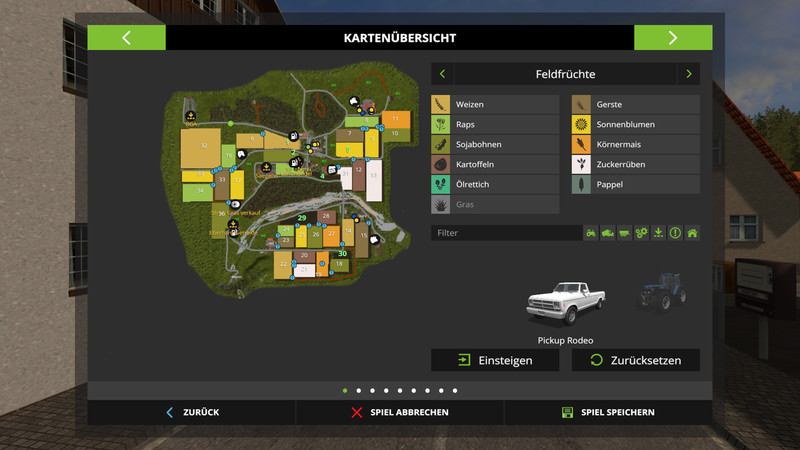The width and height of the screenshot is (800, 450).
Task: Toggle the Sojabohnen crop filter
Action: 495,144
